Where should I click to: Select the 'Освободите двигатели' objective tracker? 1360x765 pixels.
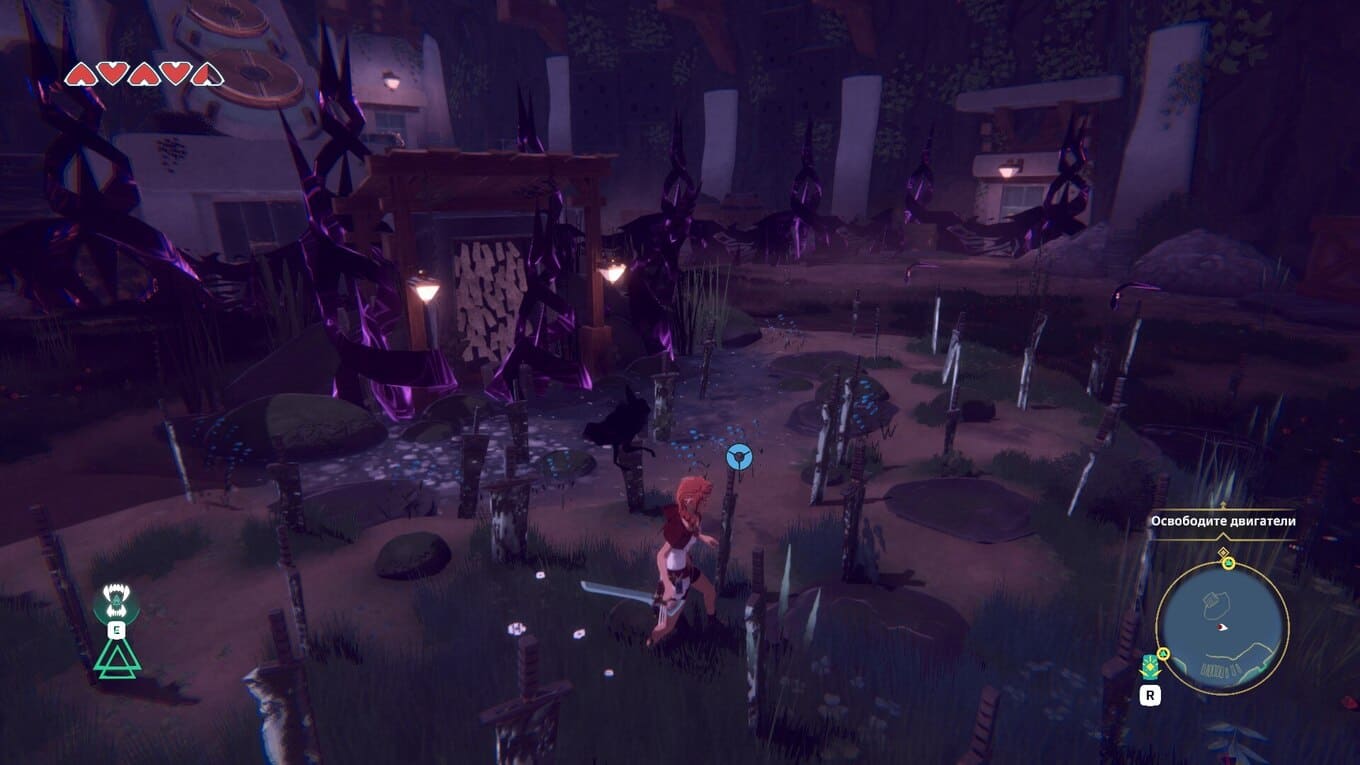click(1222, 521)
